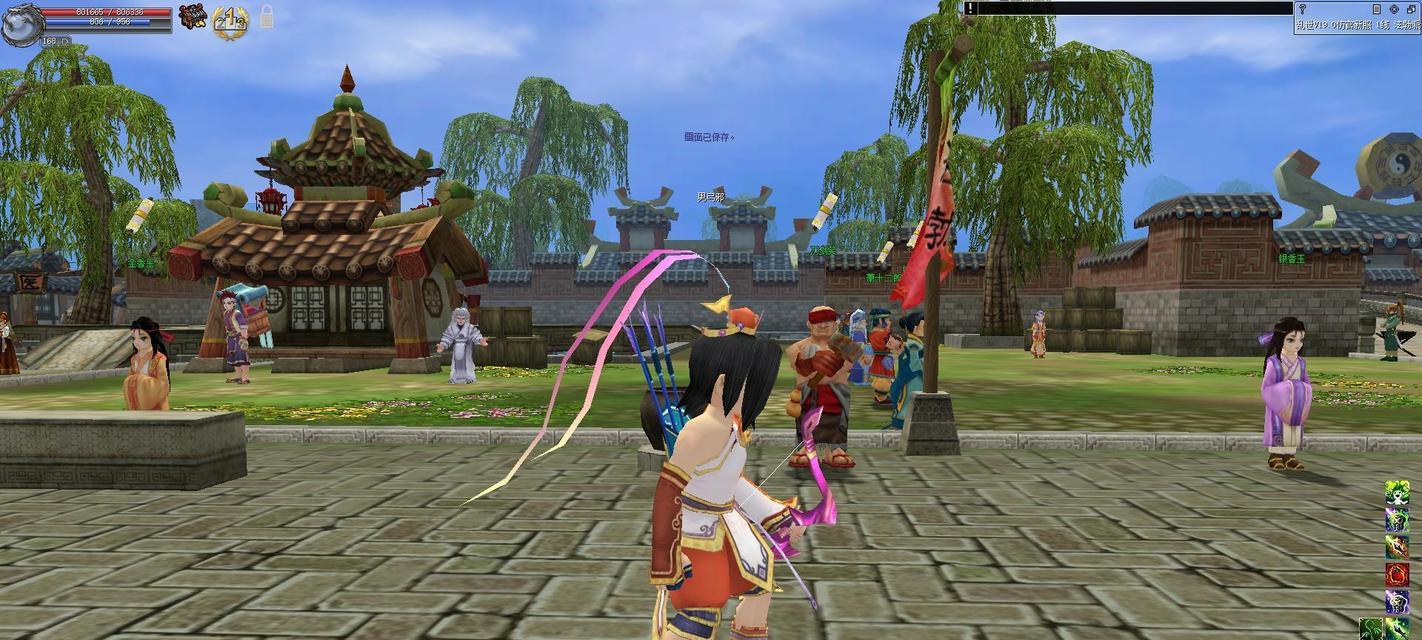Screen dimensions: 1422x640
Task: Click the exclamation mark notice icon
Action: [x=970, y=8]
